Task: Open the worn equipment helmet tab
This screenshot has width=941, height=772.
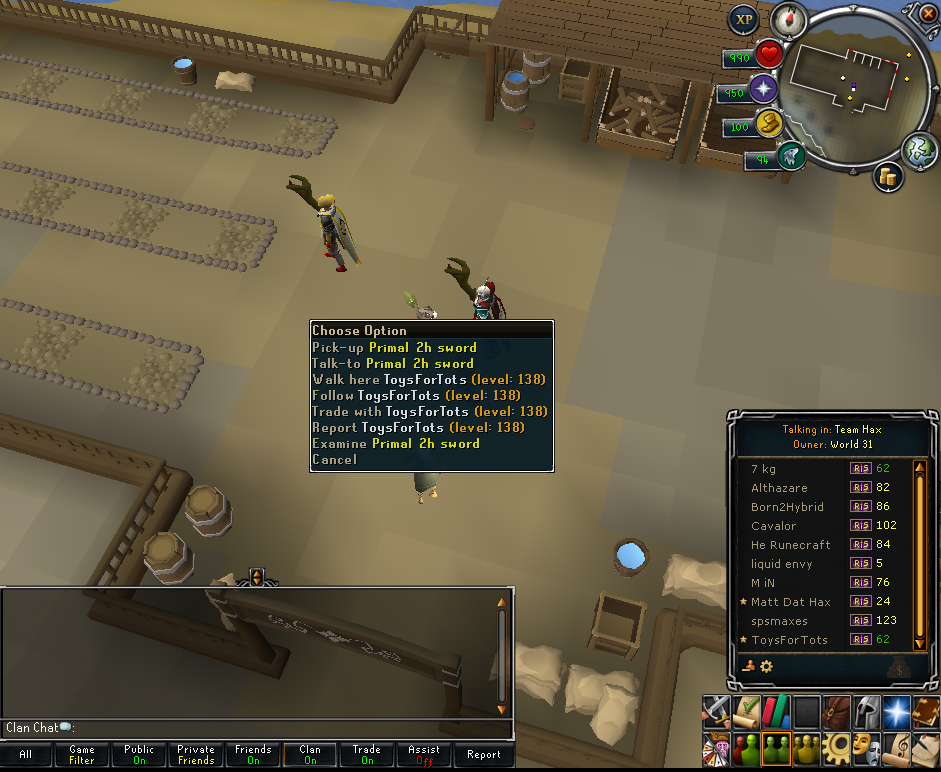Action: coord(866,712)
